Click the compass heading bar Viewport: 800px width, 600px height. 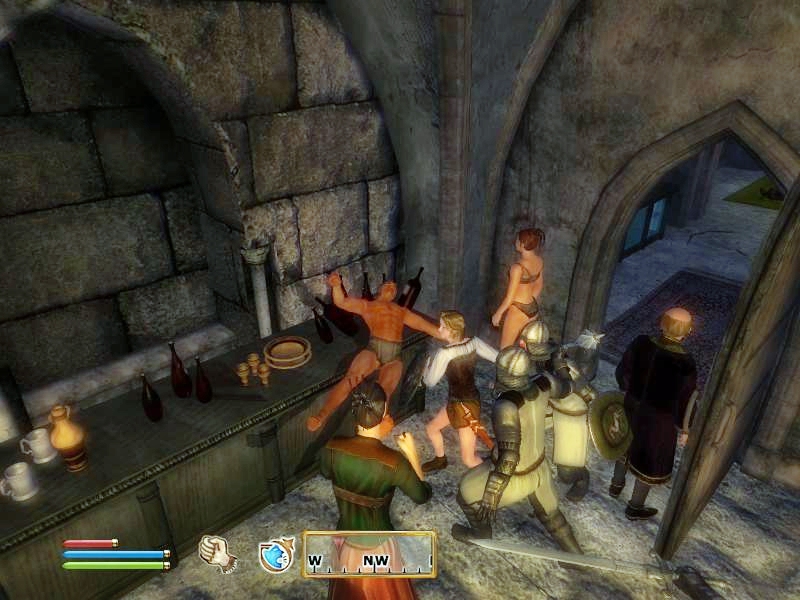369,554
